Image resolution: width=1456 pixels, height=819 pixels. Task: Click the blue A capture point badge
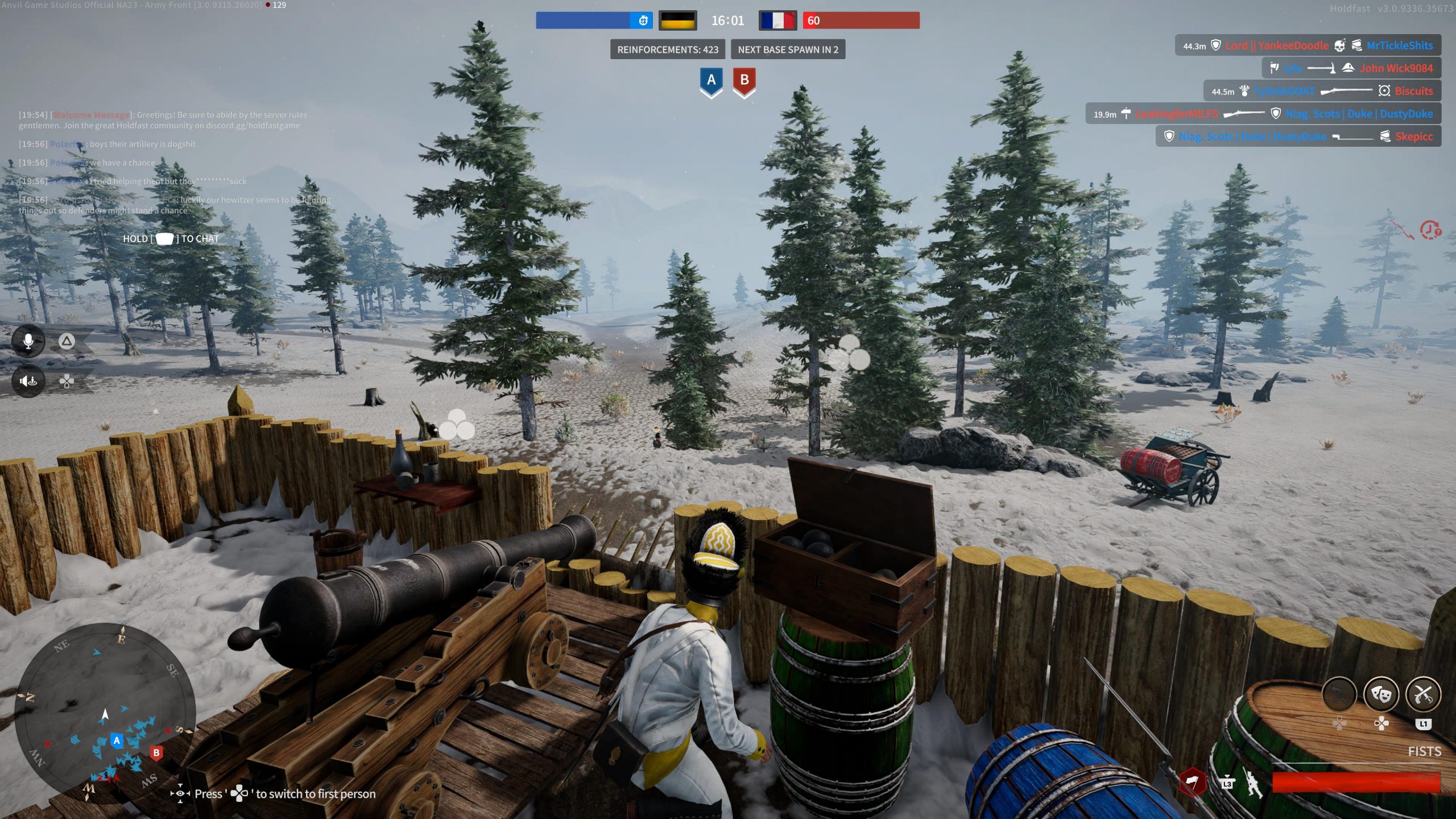click(711, 81)
